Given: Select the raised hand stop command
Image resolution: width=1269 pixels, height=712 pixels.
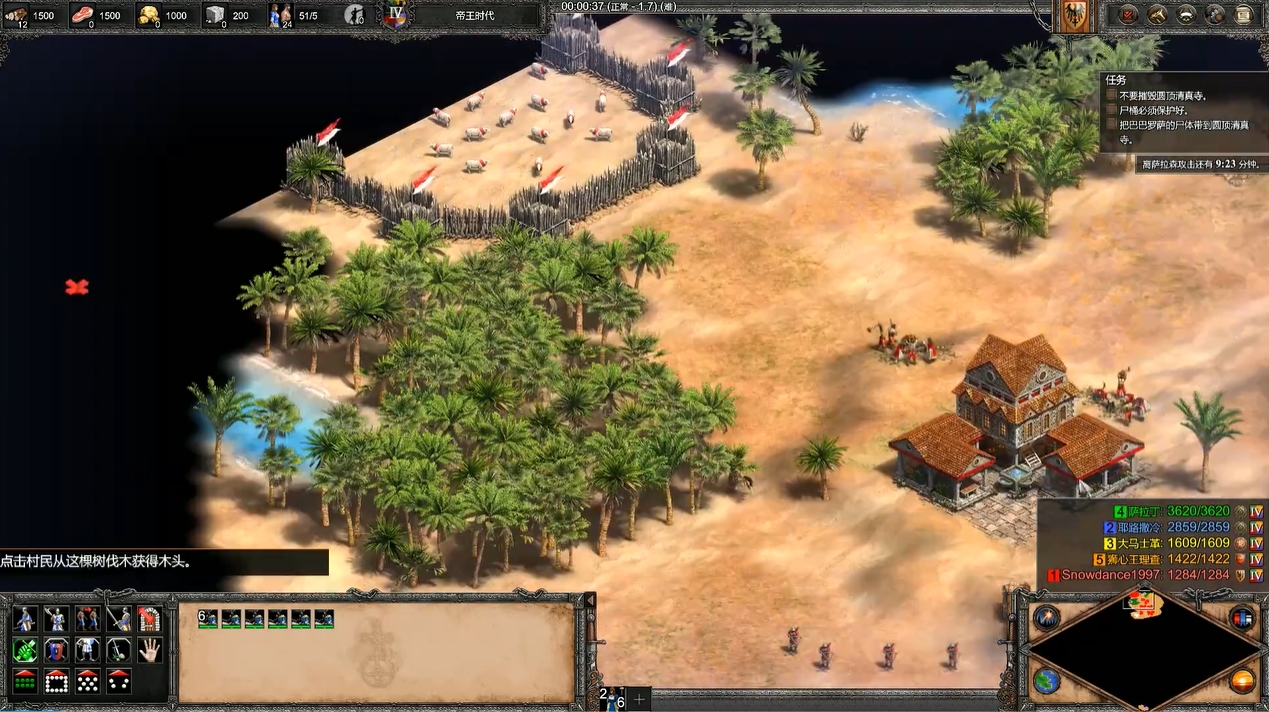Looking at the screenshot, I should pyautogui.click(x=149, y=650).
